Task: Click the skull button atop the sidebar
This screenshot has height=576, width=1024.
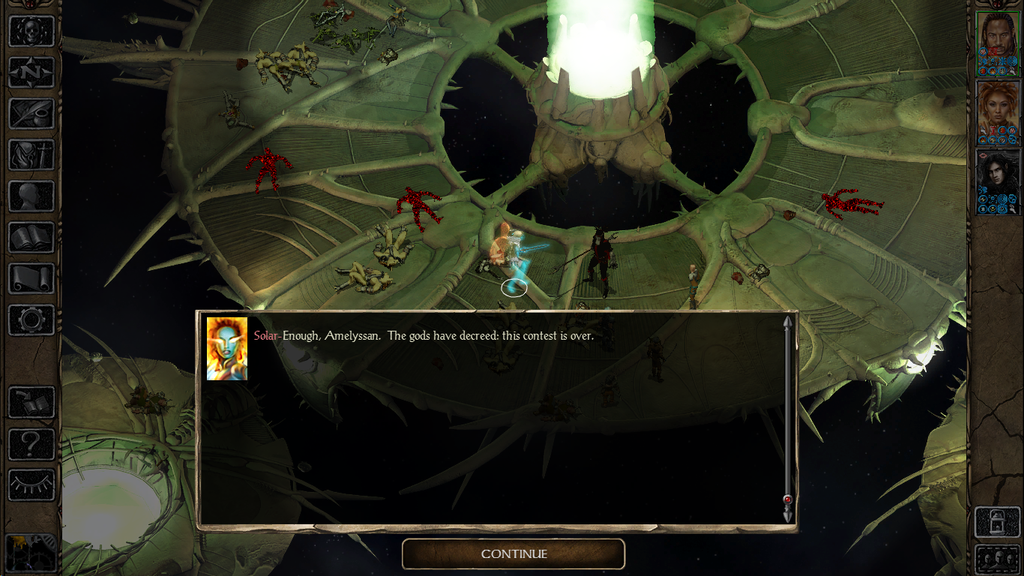Action: [31, 30]
